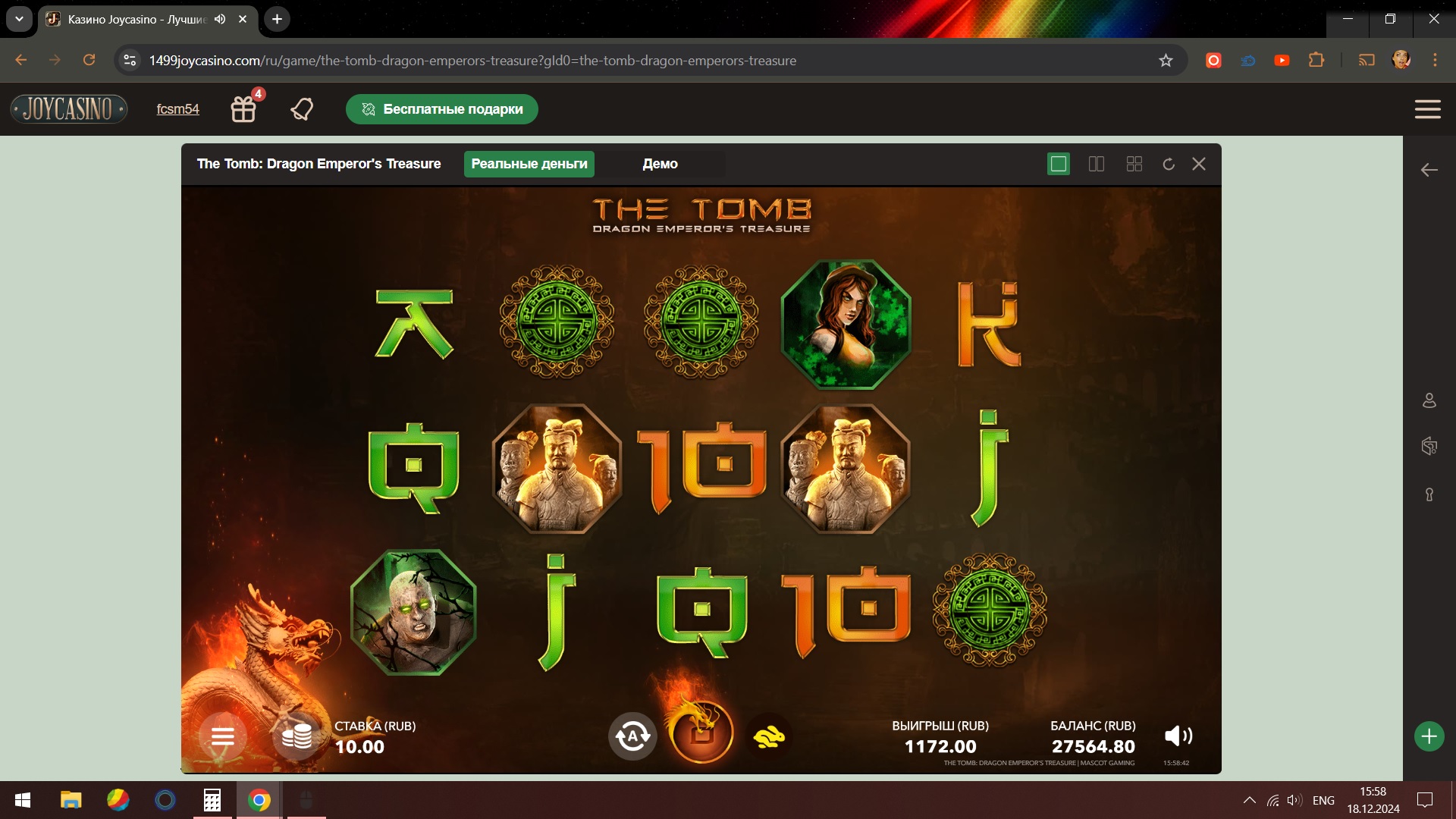The image size is (1456, 819).
Task: Claim Бесплатные подарки
Action: click(x=442, y=109)
